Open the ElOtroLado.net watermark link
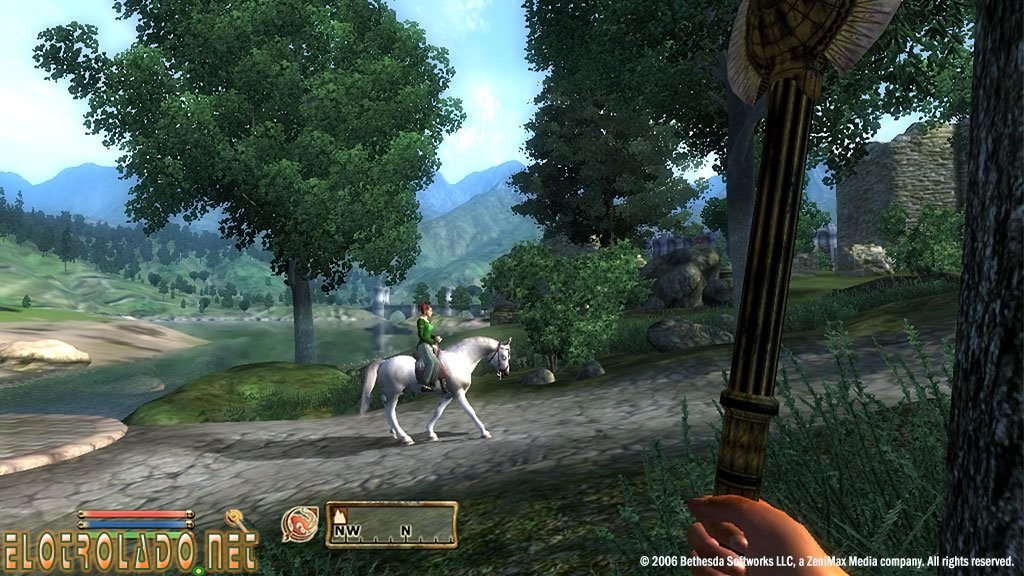The height and width of the screenshot is (576, 1024). point(130,551)
